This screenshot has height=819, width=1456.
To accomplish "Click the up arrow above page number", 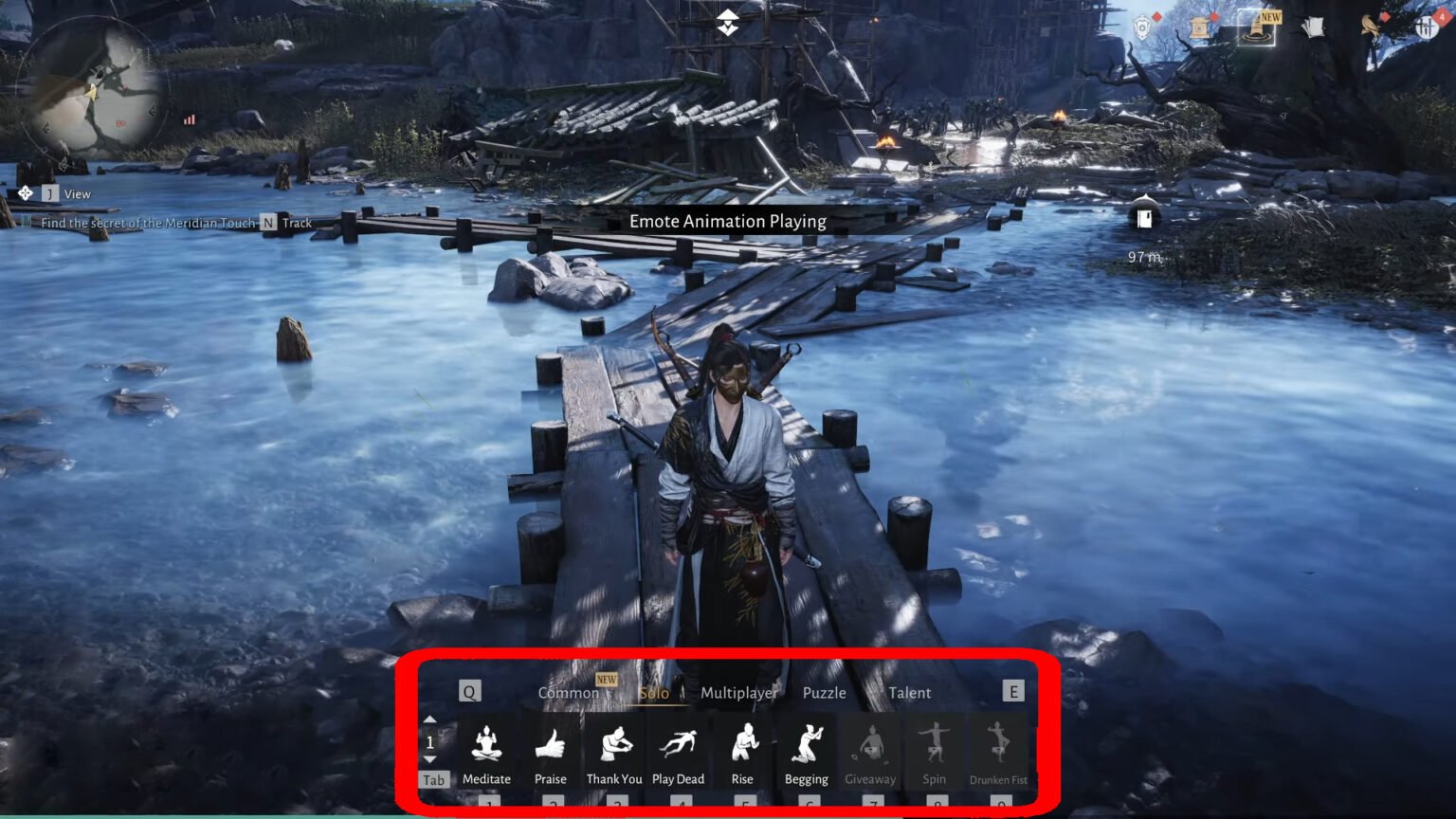I will pos(431,718).
